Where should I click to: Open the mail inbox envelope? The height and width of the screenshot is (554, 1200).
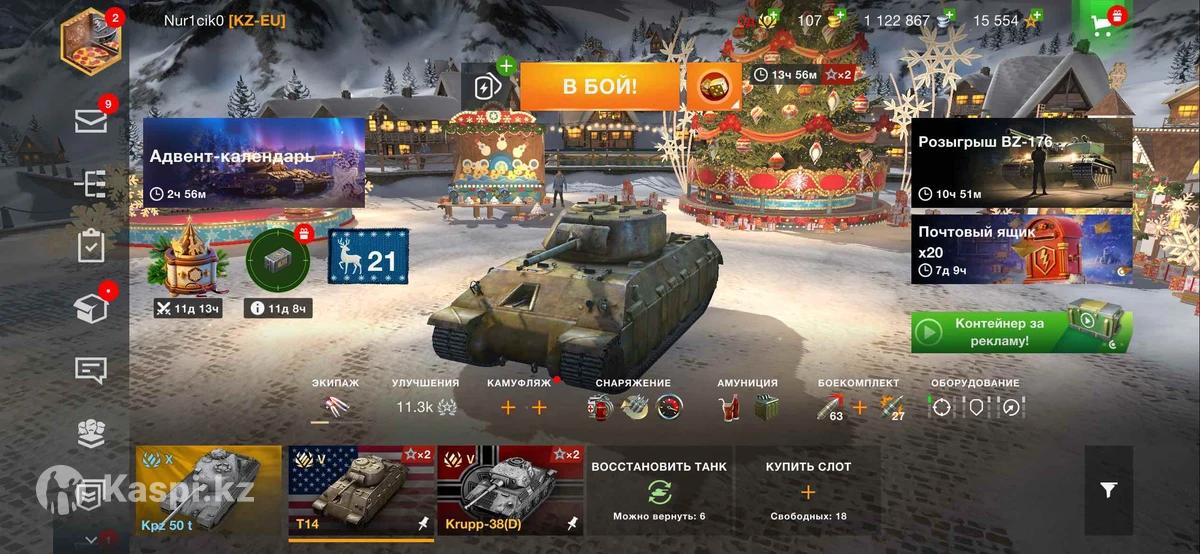pos(91,122)
